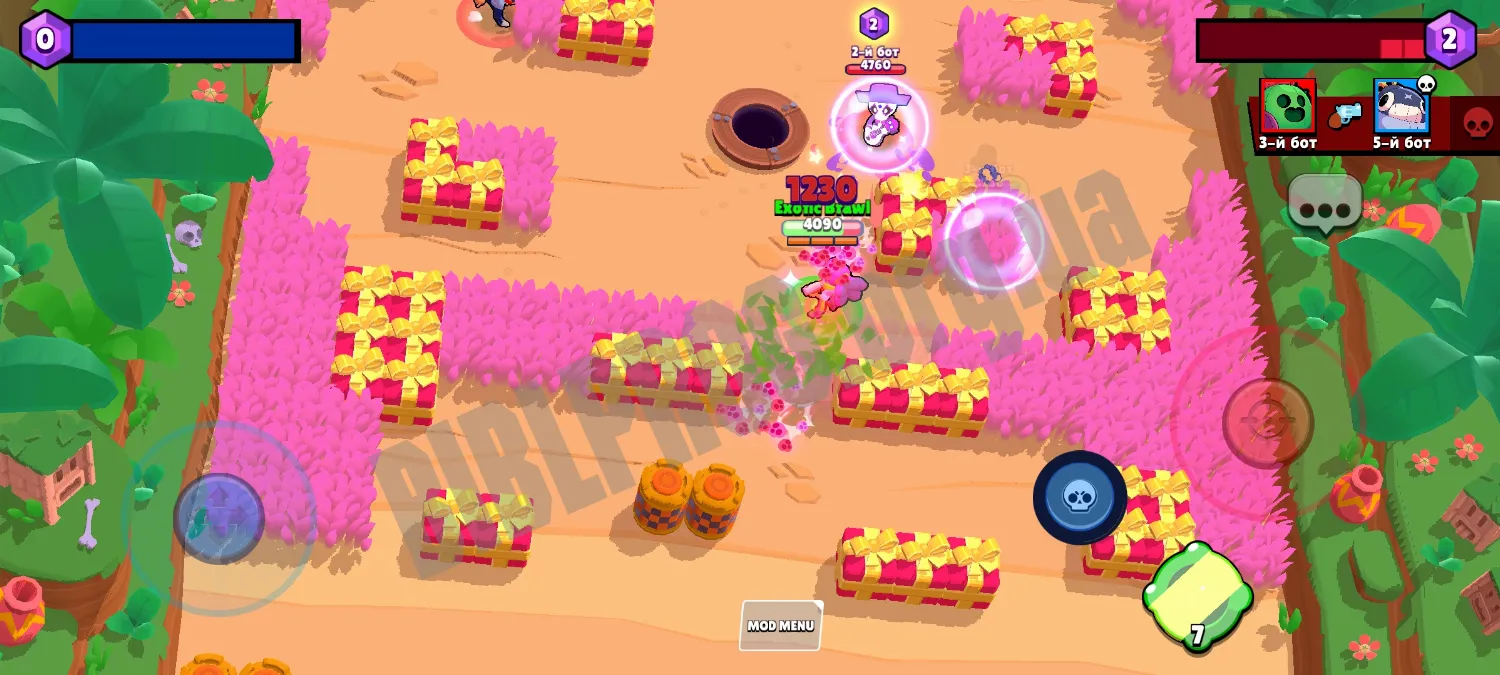
Task: Tap the blue movement joystick
Action: [x=219, y=518]
